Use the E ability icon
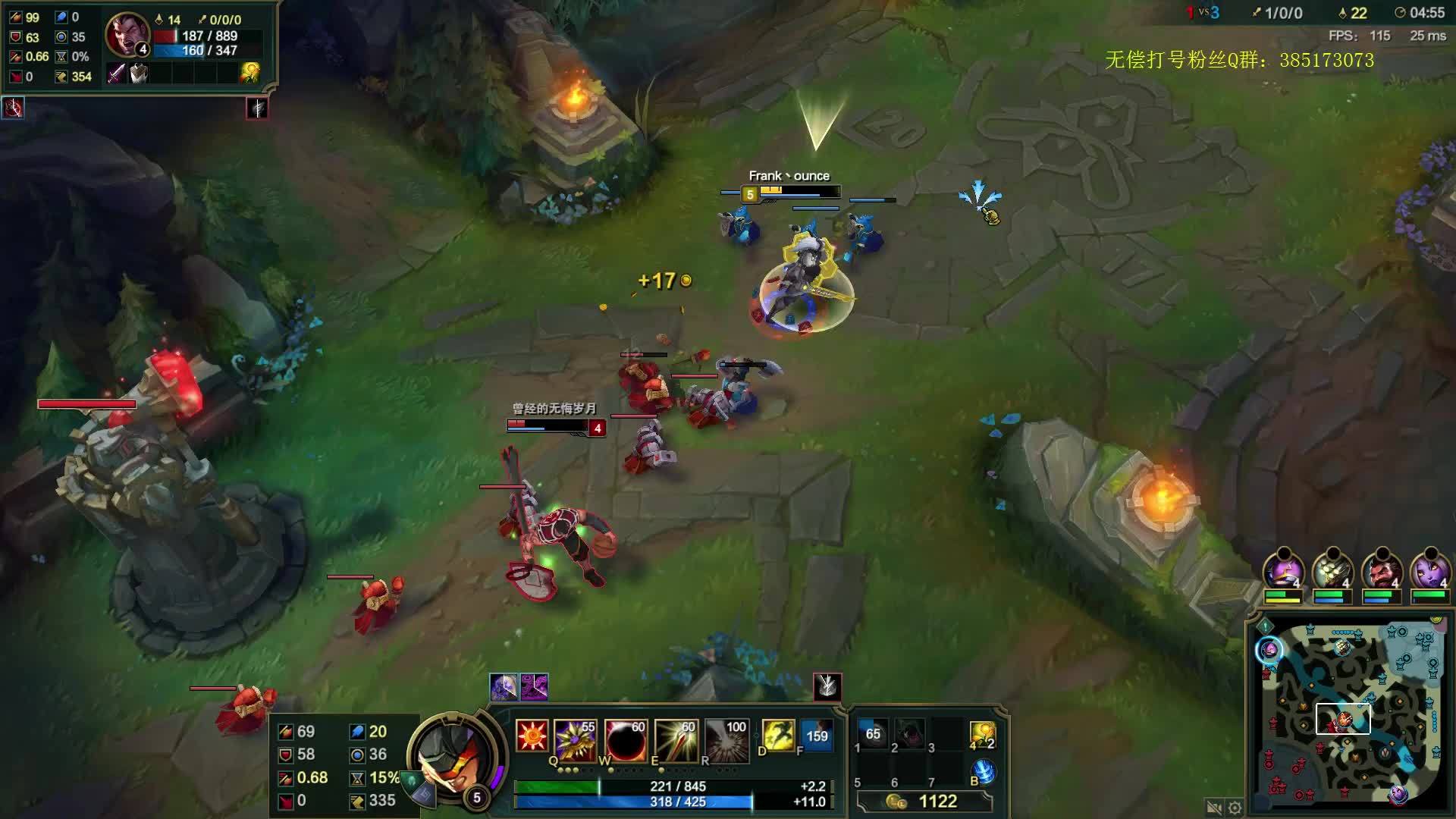 pyautogui.click(x=676, y=739)
